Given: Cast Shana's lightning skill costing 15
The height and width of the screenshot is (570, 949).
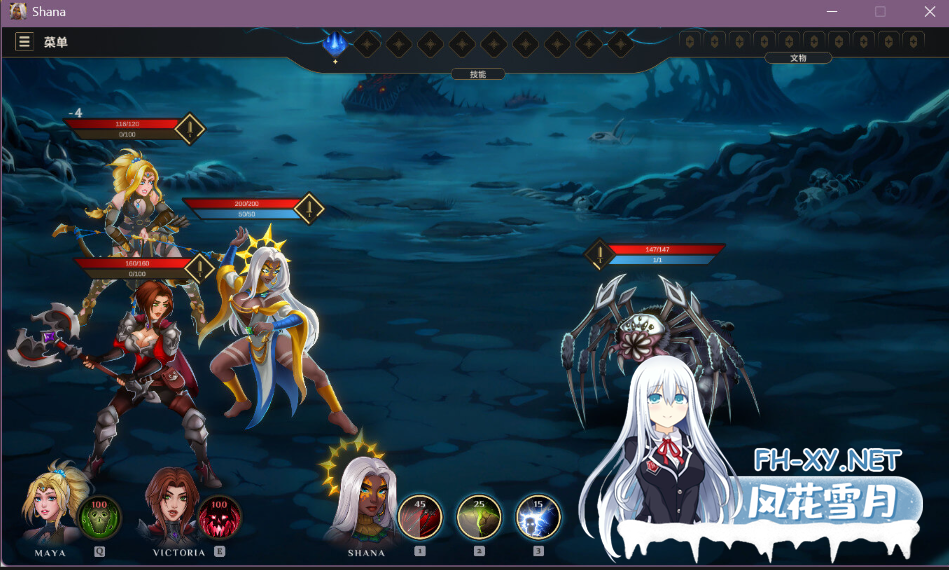Looking at the screenshot, I should (538, 517).
